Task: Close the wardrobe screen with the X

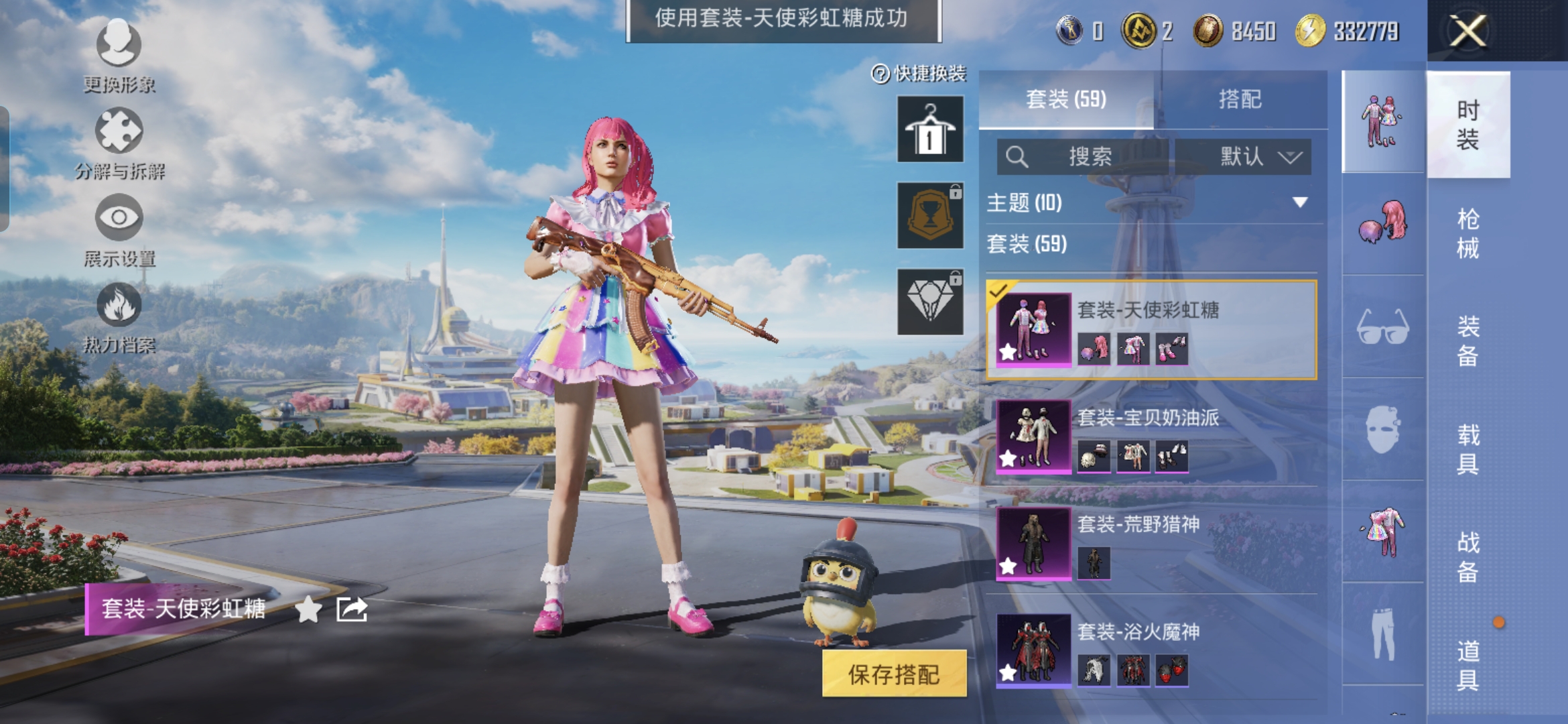Action: click(1467, 32)
